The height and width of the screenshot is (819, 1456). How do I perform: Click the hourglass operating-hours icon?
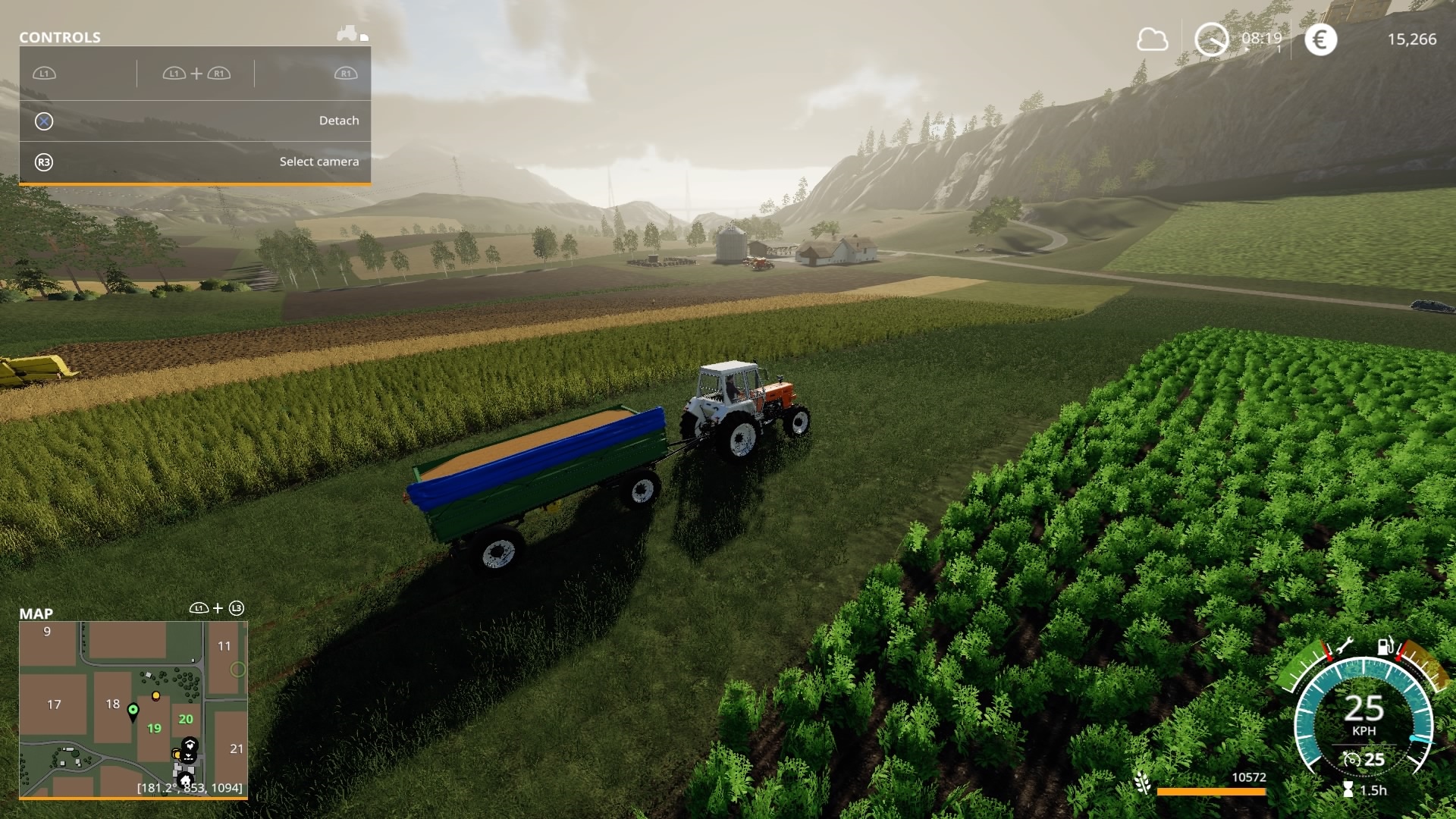[1348, 789]
